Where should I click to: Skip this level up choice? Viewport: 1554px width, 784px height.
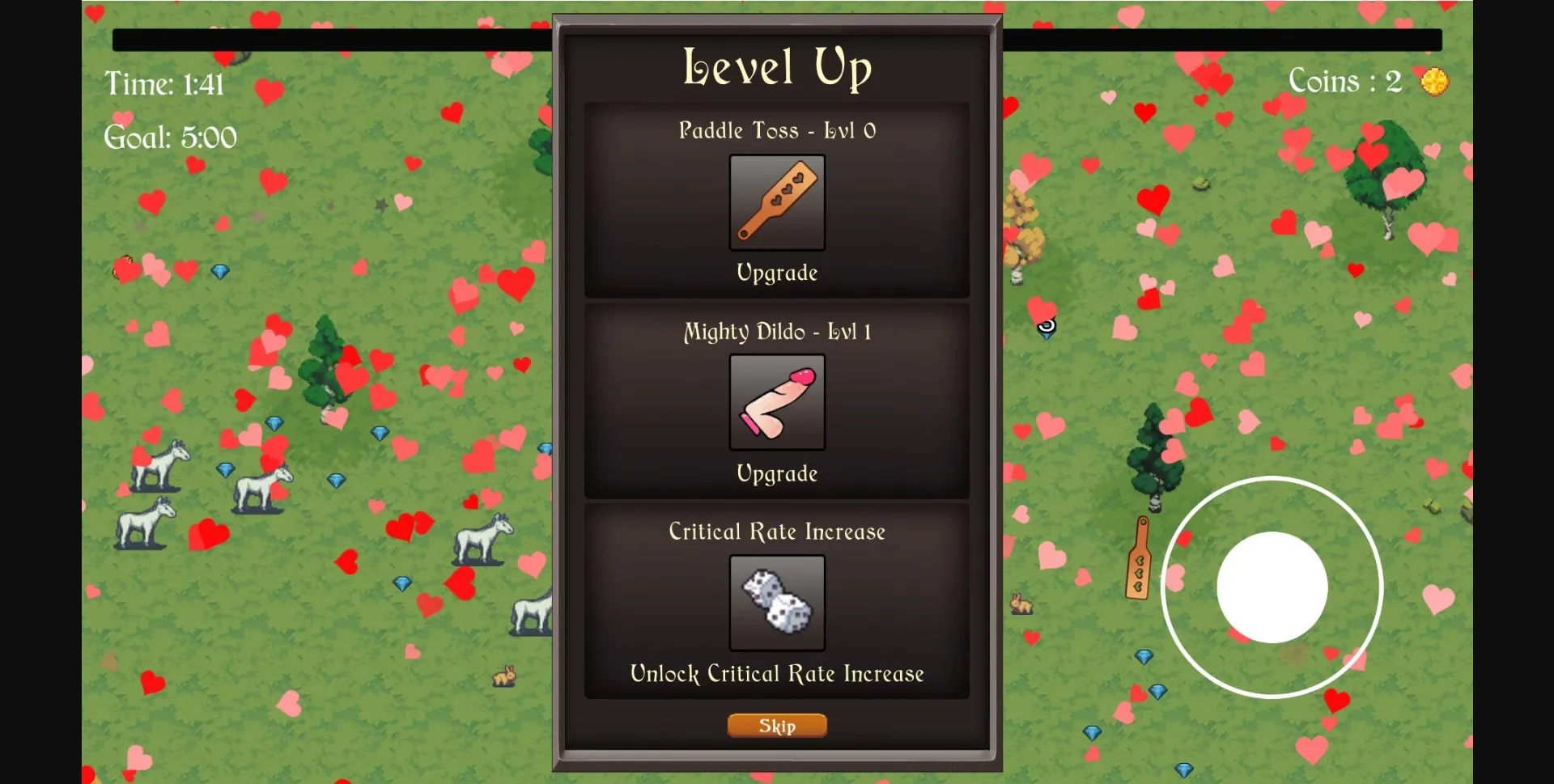[x=777, y=726]
